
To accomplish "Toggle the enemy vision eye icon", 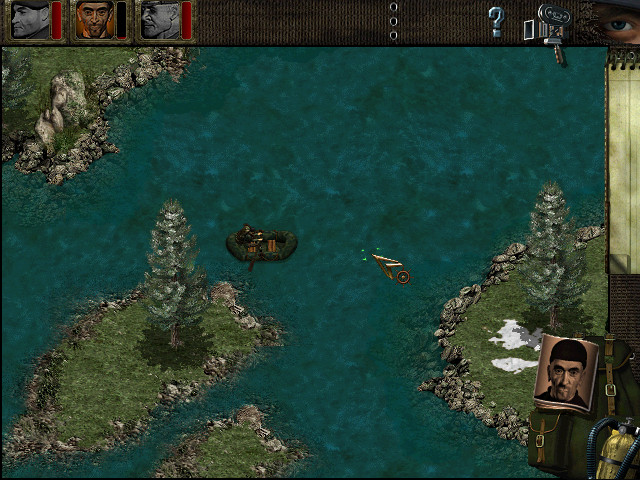I will click(x=614, y=19).
